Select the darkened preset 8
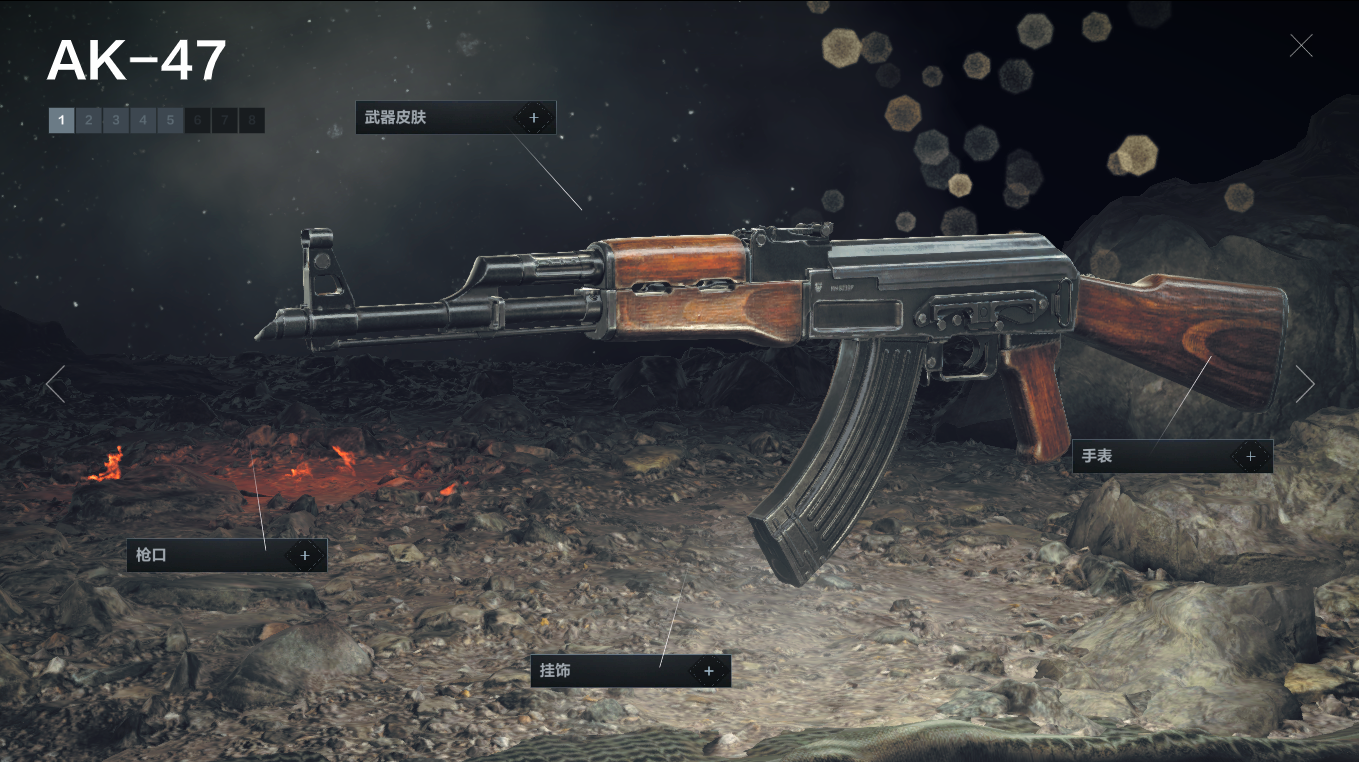The image size is (1359, 762). point(252,121)
